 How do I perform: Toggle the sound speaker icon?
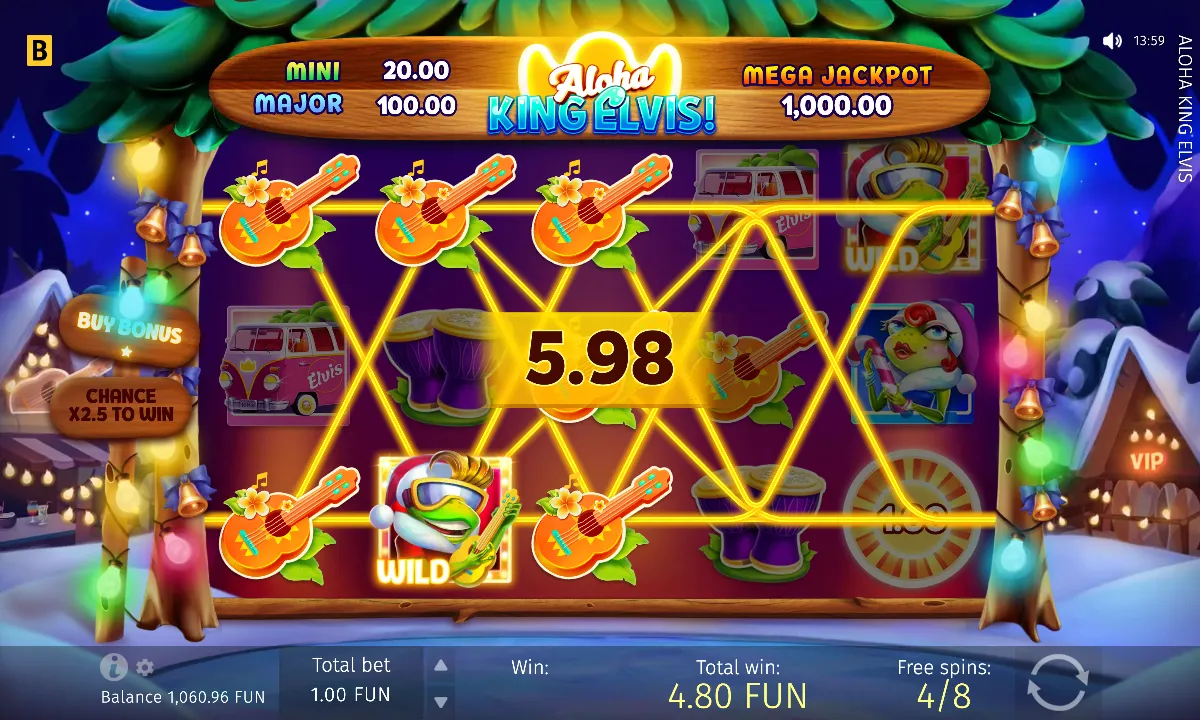coord(1112,41)
